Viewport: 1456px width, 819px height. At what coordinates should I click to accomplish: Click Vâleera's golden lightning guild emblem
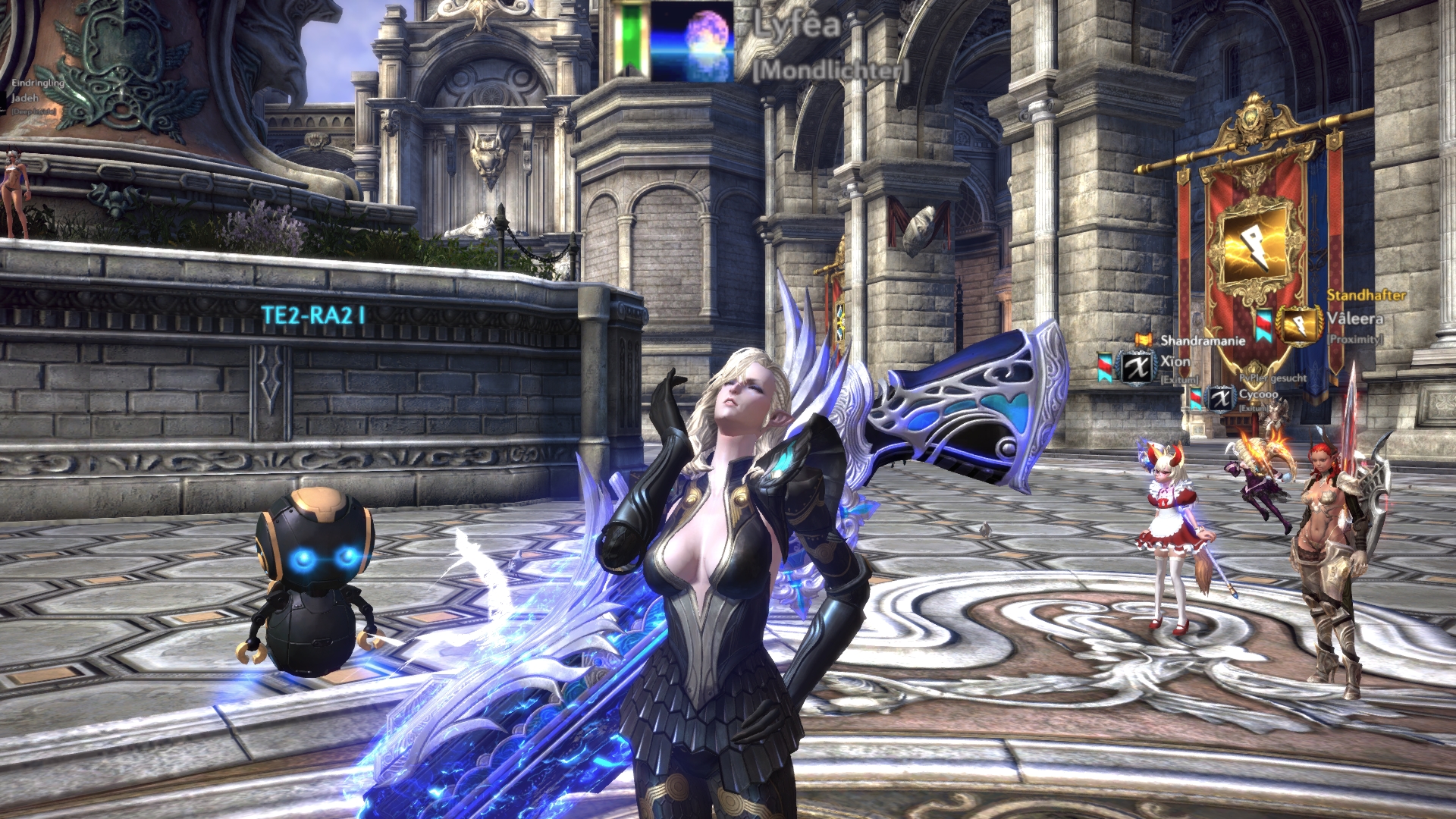(1298, 325)
